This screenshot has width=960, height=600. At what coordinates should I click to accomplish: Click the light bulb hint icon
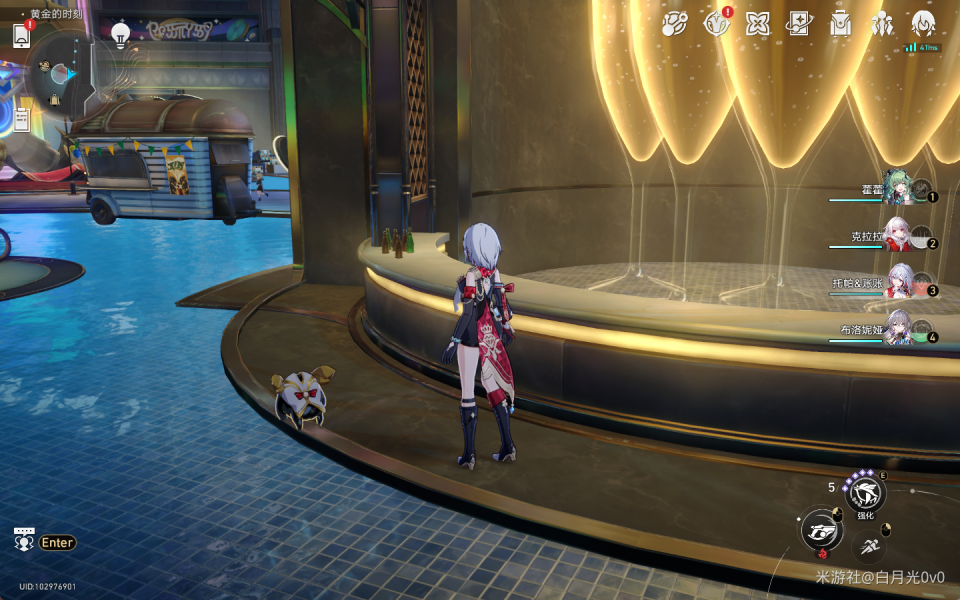[x=121, y=36]
